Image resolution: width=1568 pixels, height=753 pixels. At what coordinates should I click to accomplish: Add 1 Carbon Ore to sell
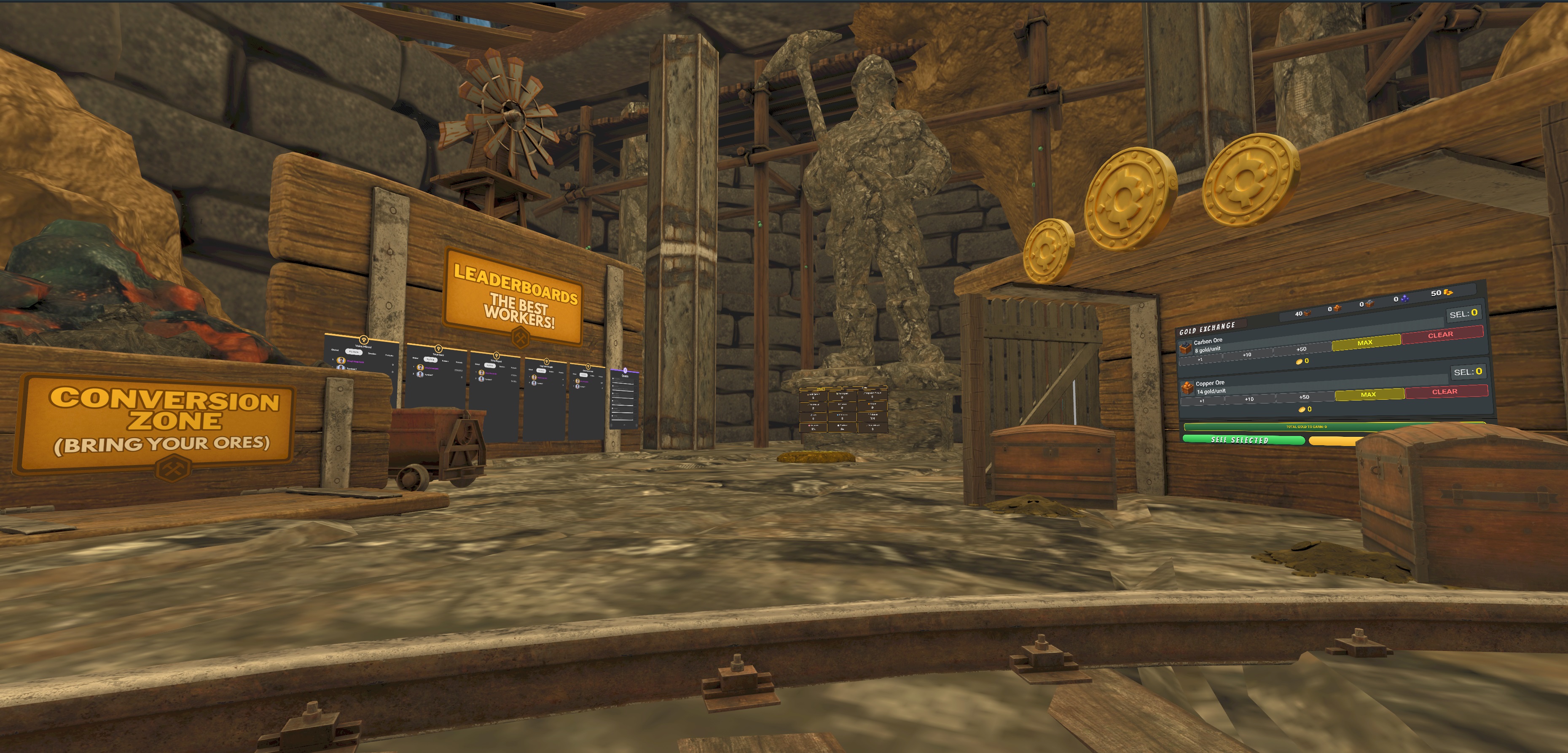click(1200, 359)
